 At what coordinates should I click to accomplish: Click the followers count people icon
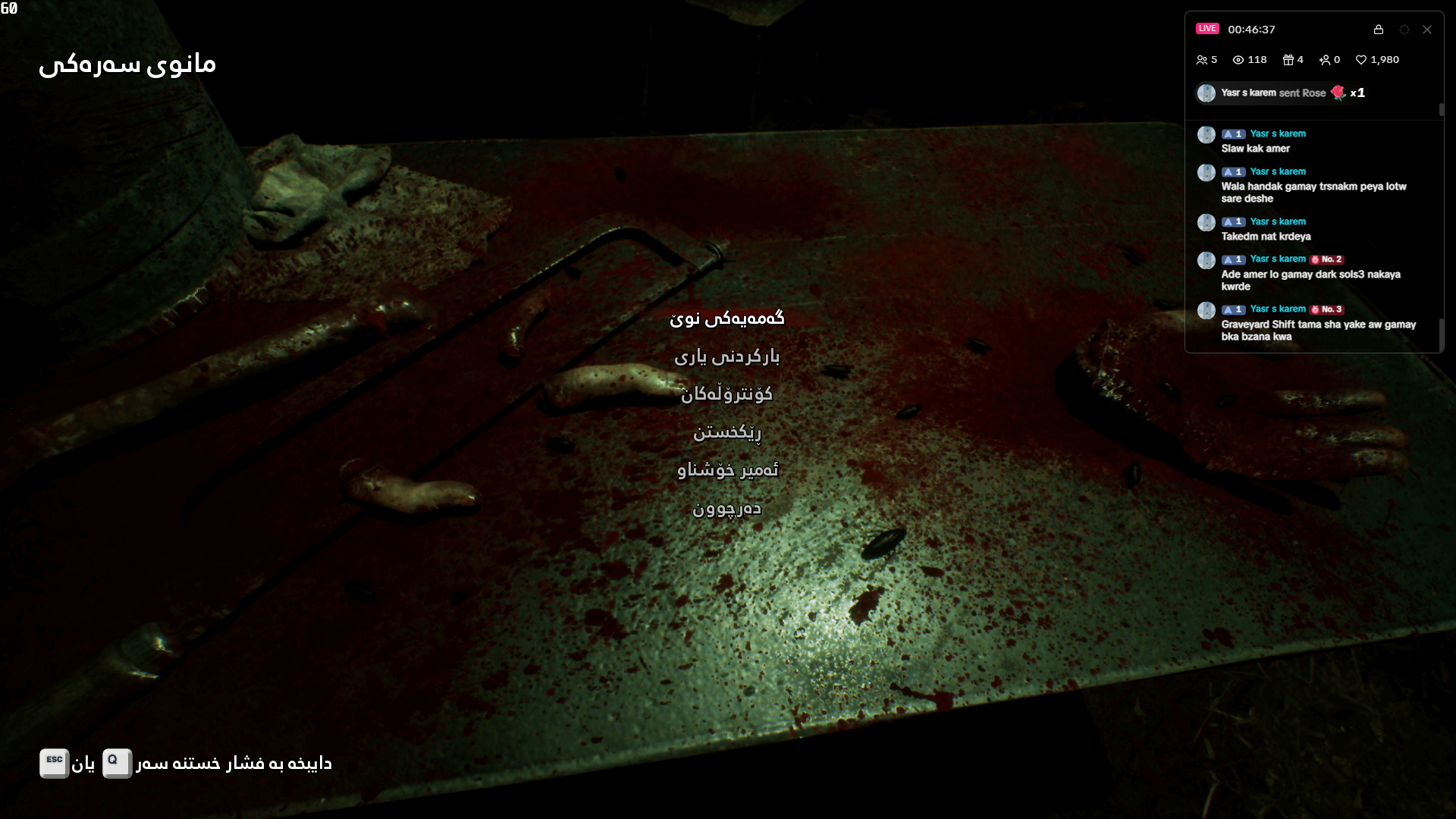(1203, 59)
